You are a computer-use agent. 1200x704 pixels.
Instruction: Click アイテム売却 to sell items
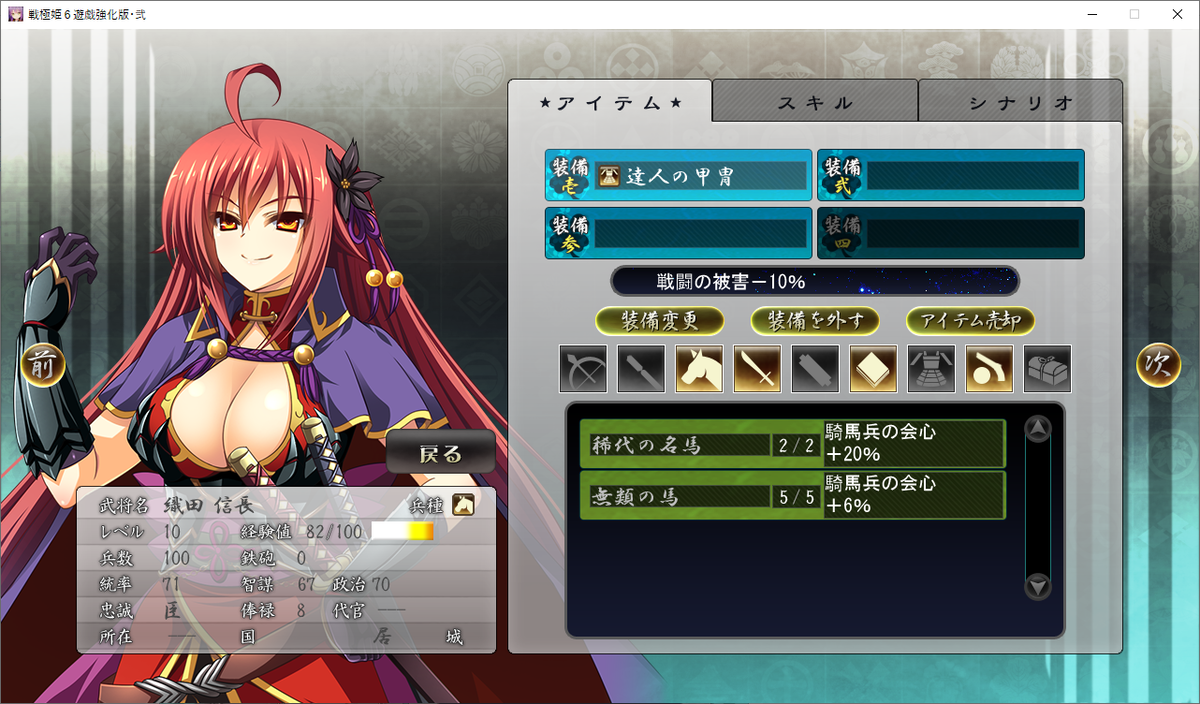(970, 321)
